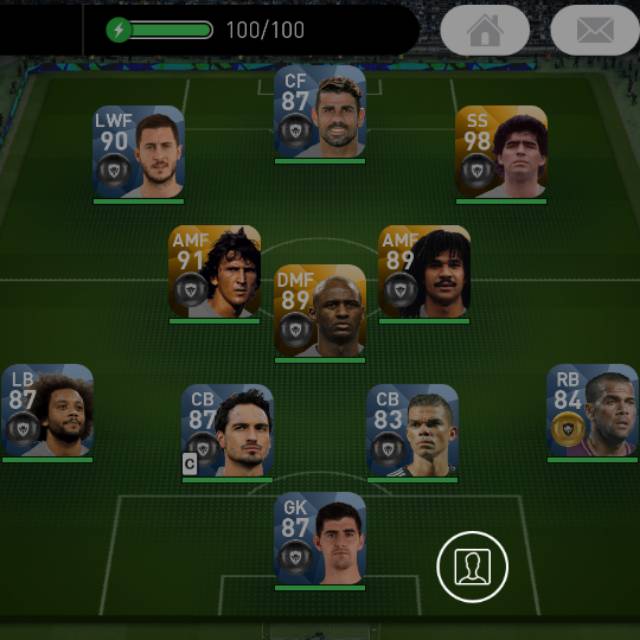Choose the captain CB 87 card
The height and width of the screenshot is (640, 640).
(227, 431)
